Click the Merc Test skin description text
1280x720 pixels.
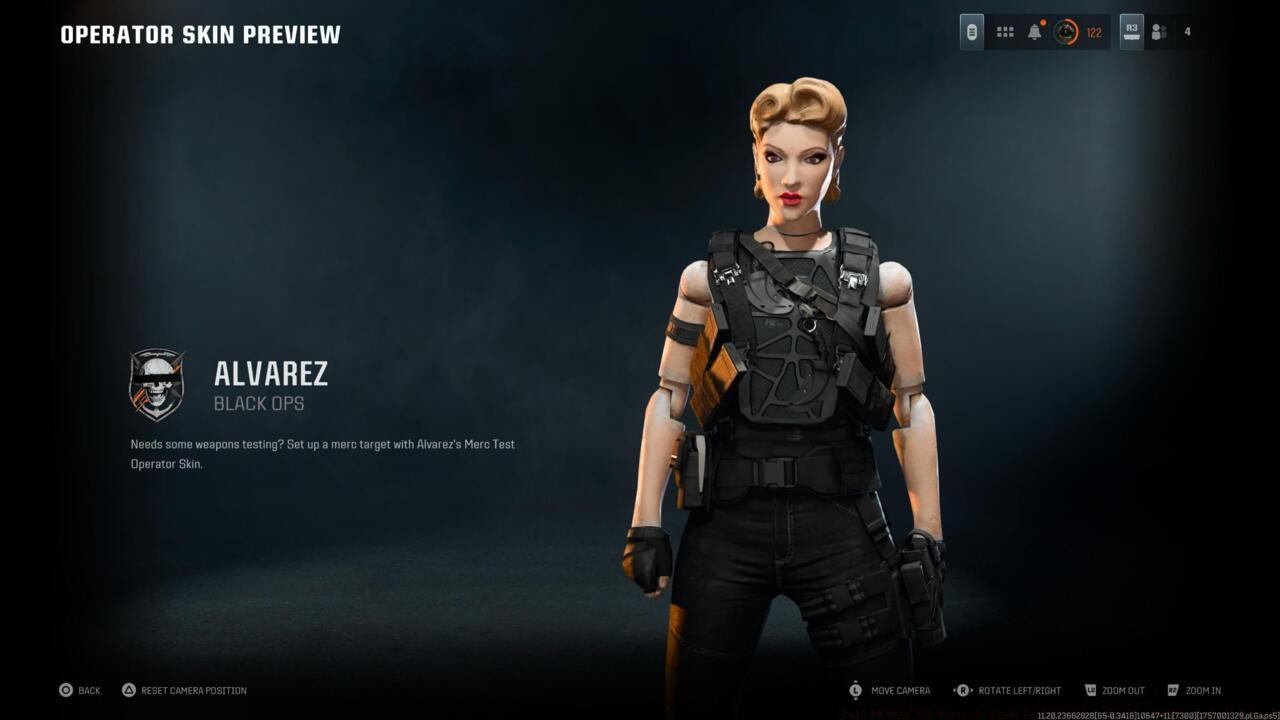point(322,453)
